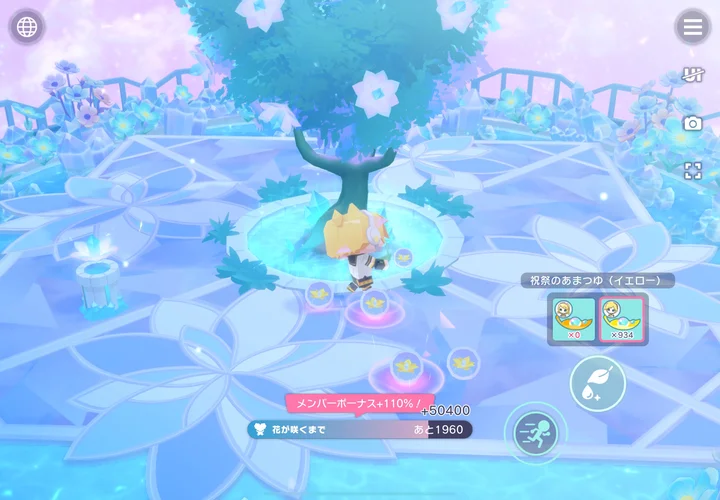The image size is (720, 500).
Task: Tap the 花が咲くまで progress bar
Action: [x=360, y=429]
